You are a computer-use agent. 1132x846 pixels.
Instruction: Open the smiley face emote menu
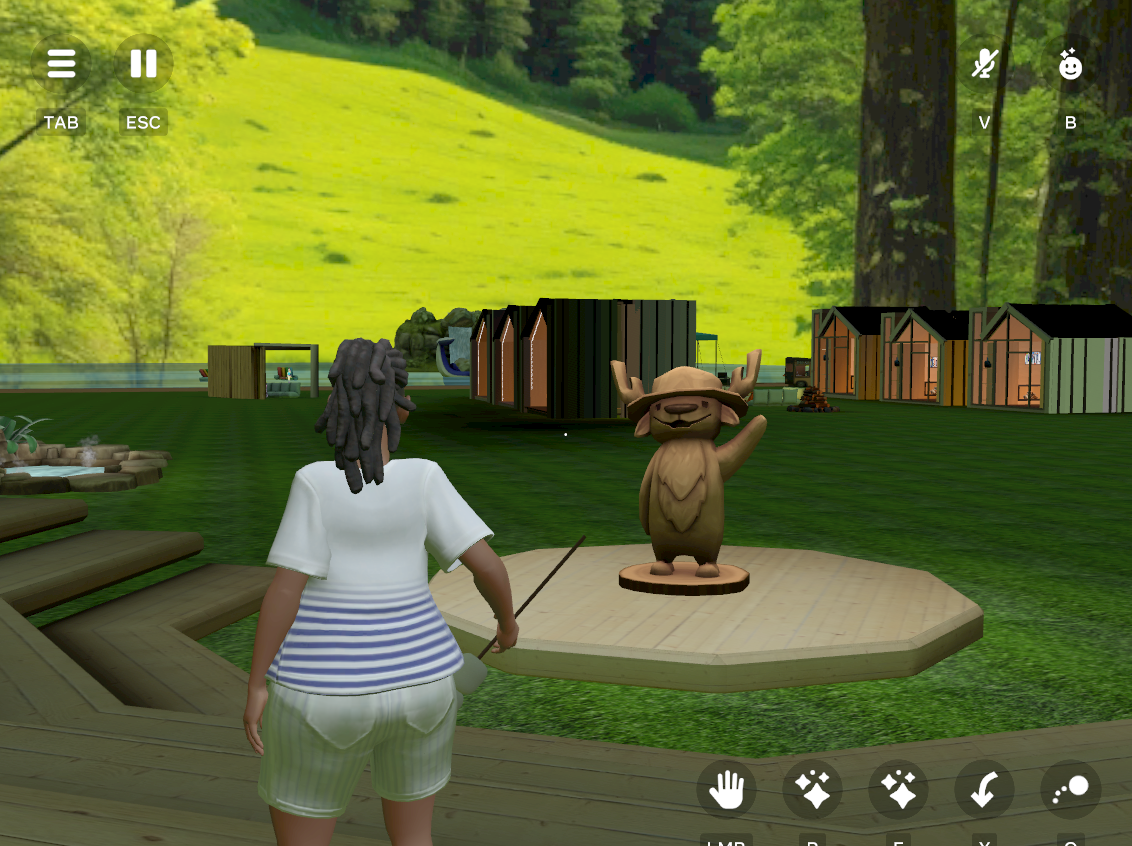(1070, 65)
